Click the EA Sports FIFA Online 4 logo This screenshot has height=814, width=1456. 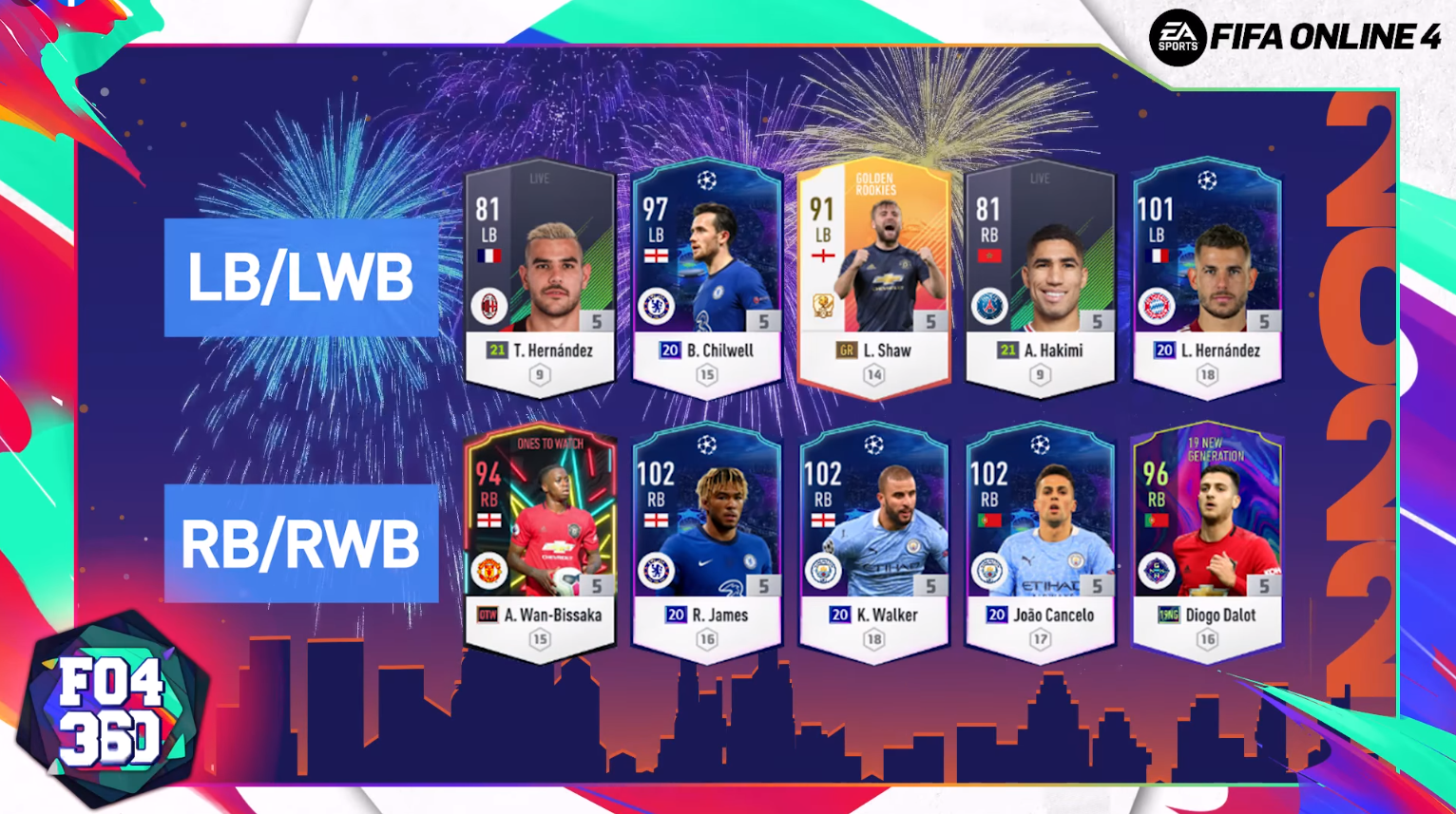click(x=1294, y=38)
